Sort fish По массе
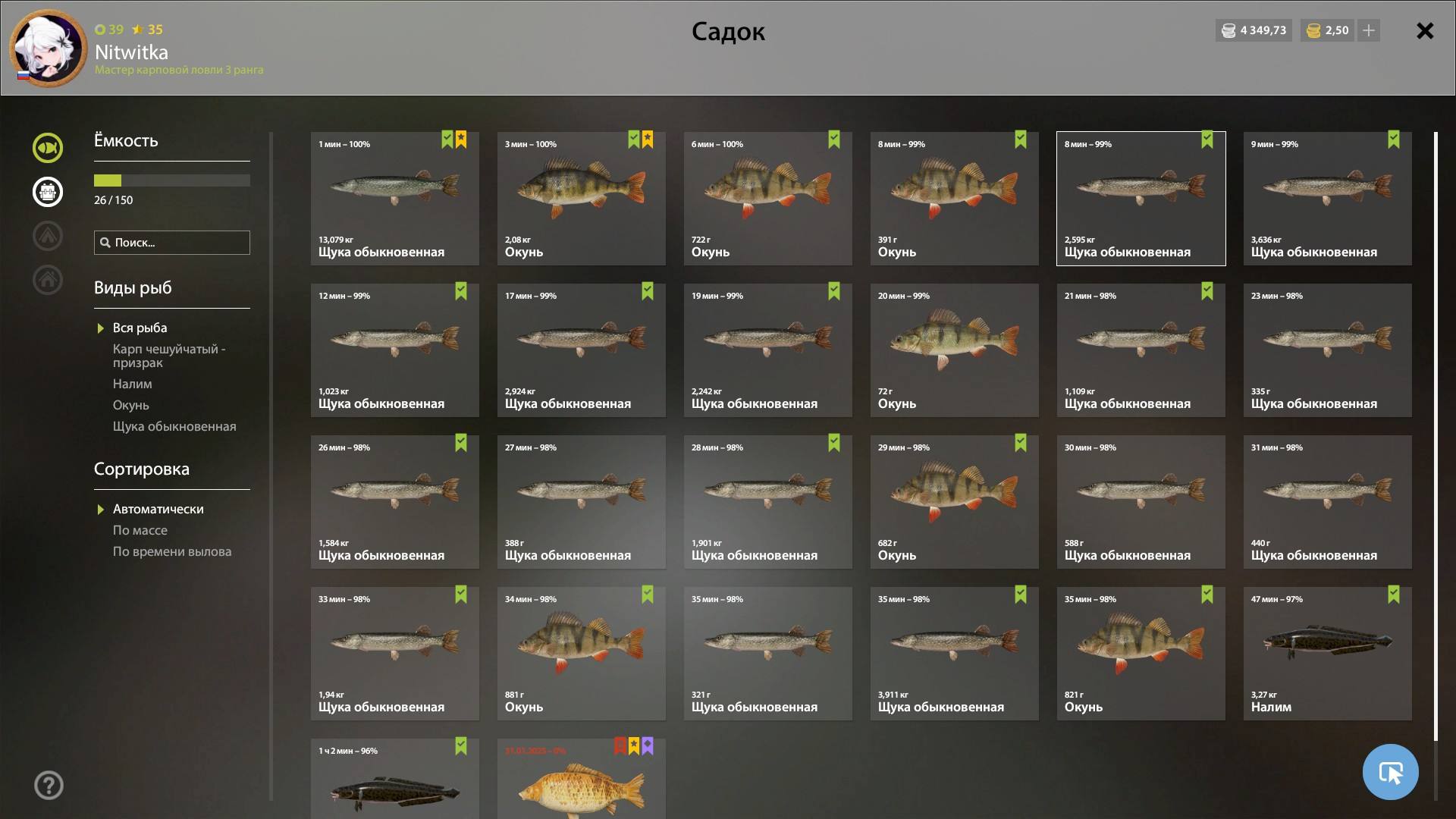Screen dimensions: 1456x819 [x=140, y=531]
